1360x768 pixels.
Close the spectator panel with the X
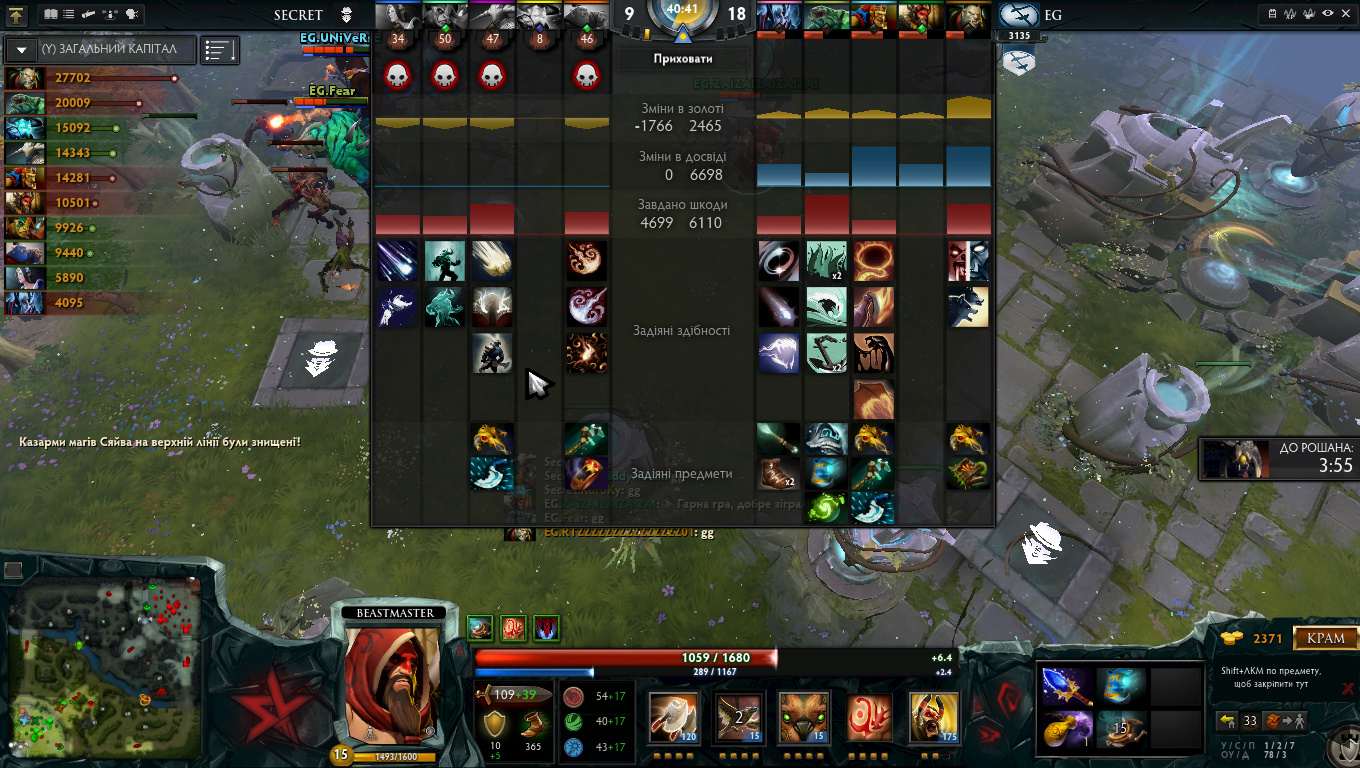1347,688
